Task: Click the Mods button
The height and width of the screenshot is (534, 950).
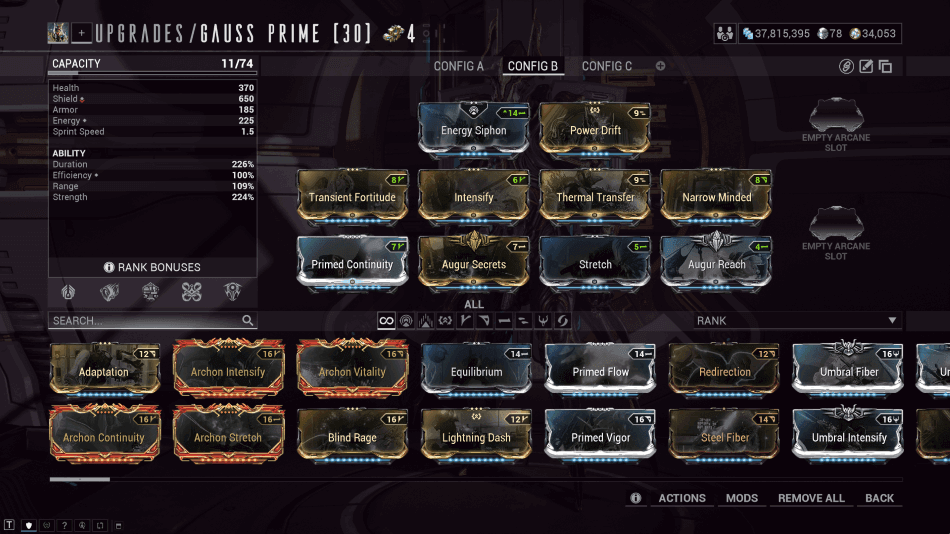Action: coord(742,498)
